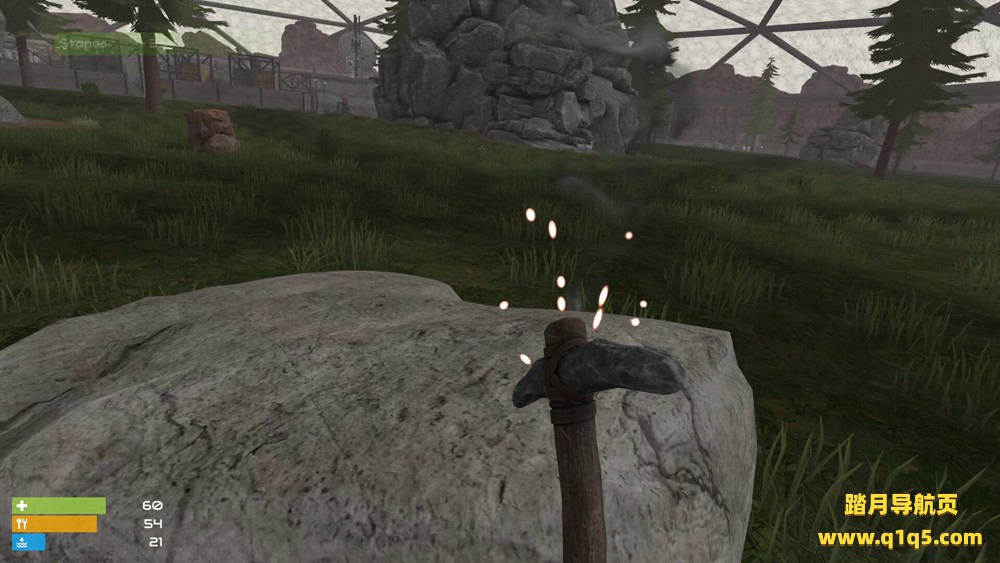Open the www.q1q5.com watermark link
This screenshot has height=563, width=1000.
[x=899, y=538]
